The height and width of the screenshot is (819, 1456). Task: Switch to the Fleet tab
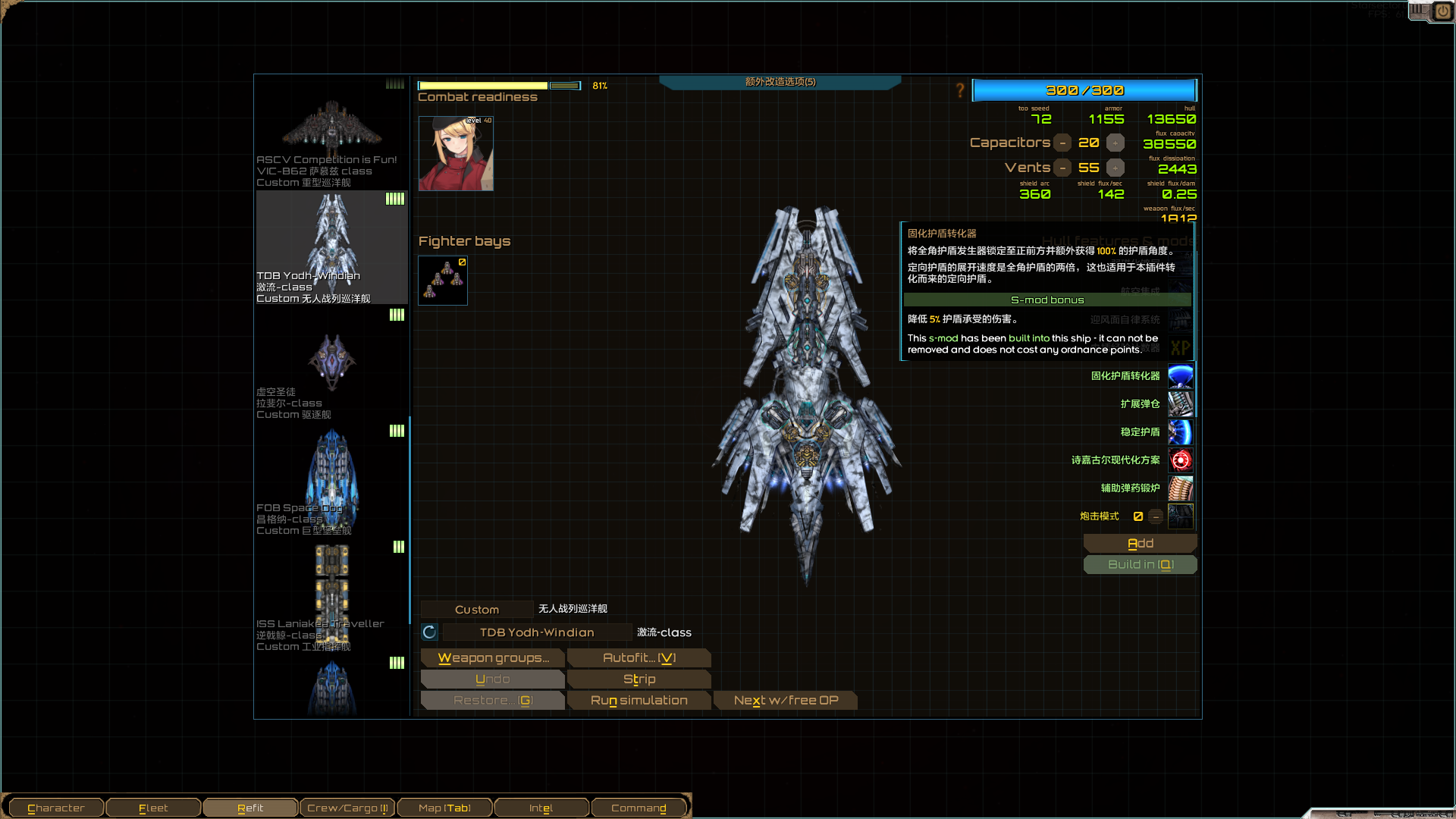click(x=153, y=807)
